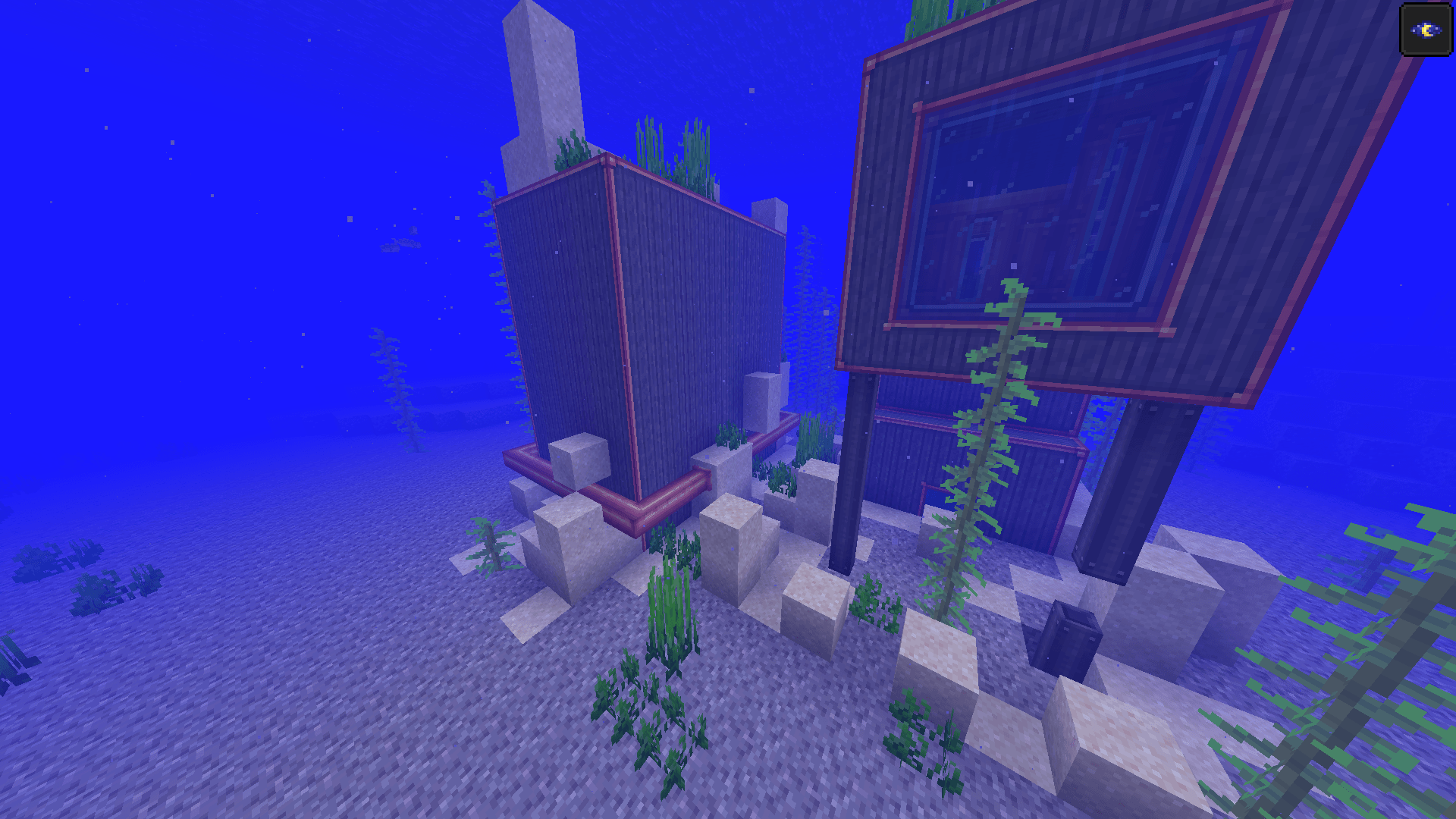Screen dimensions: 1456x819
Task: Click the swimming fish in the distance left
Action: point(401,244)
